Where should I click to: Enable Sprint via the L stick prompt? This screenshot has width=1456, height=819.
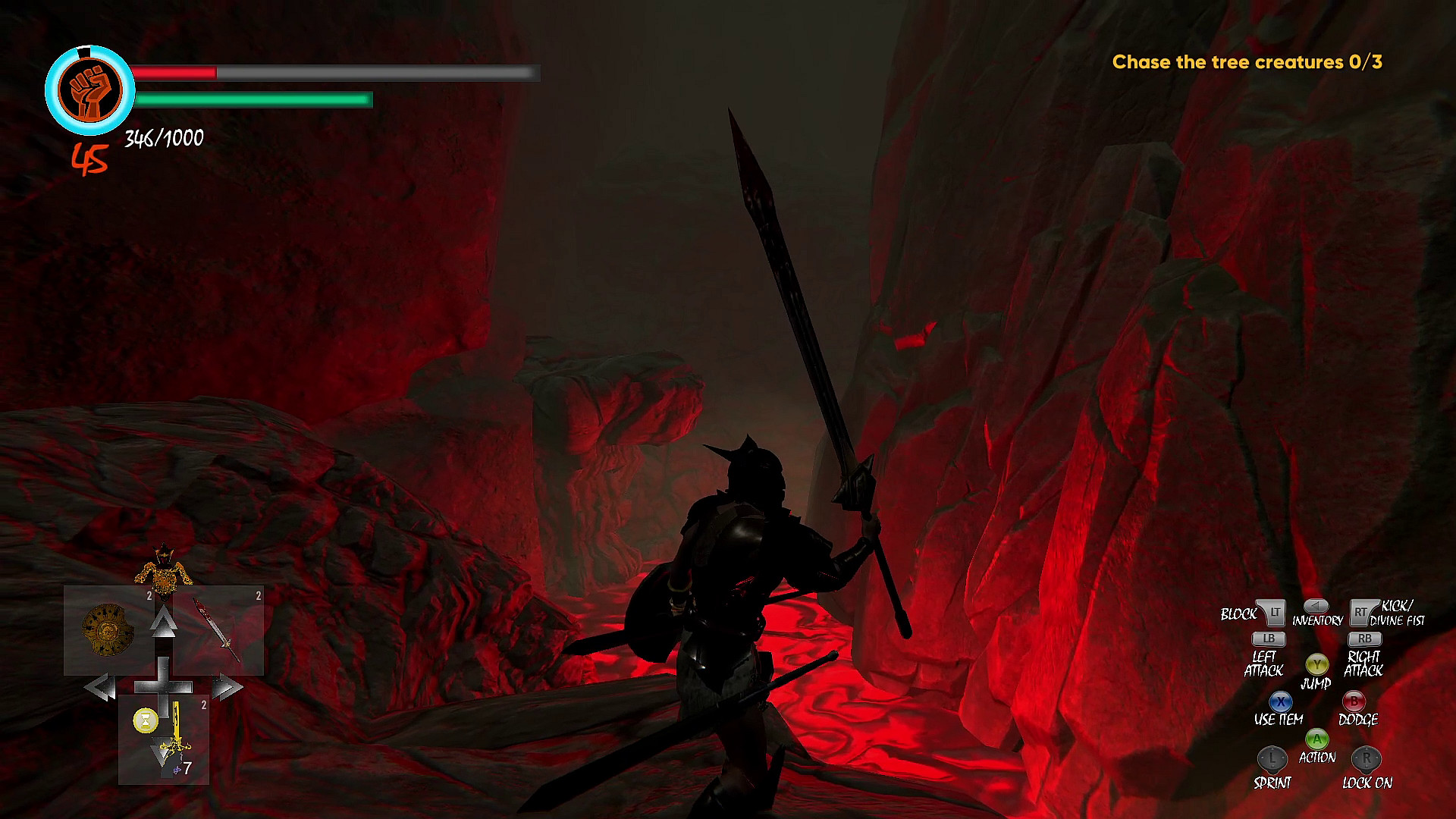pos(1272,757)
